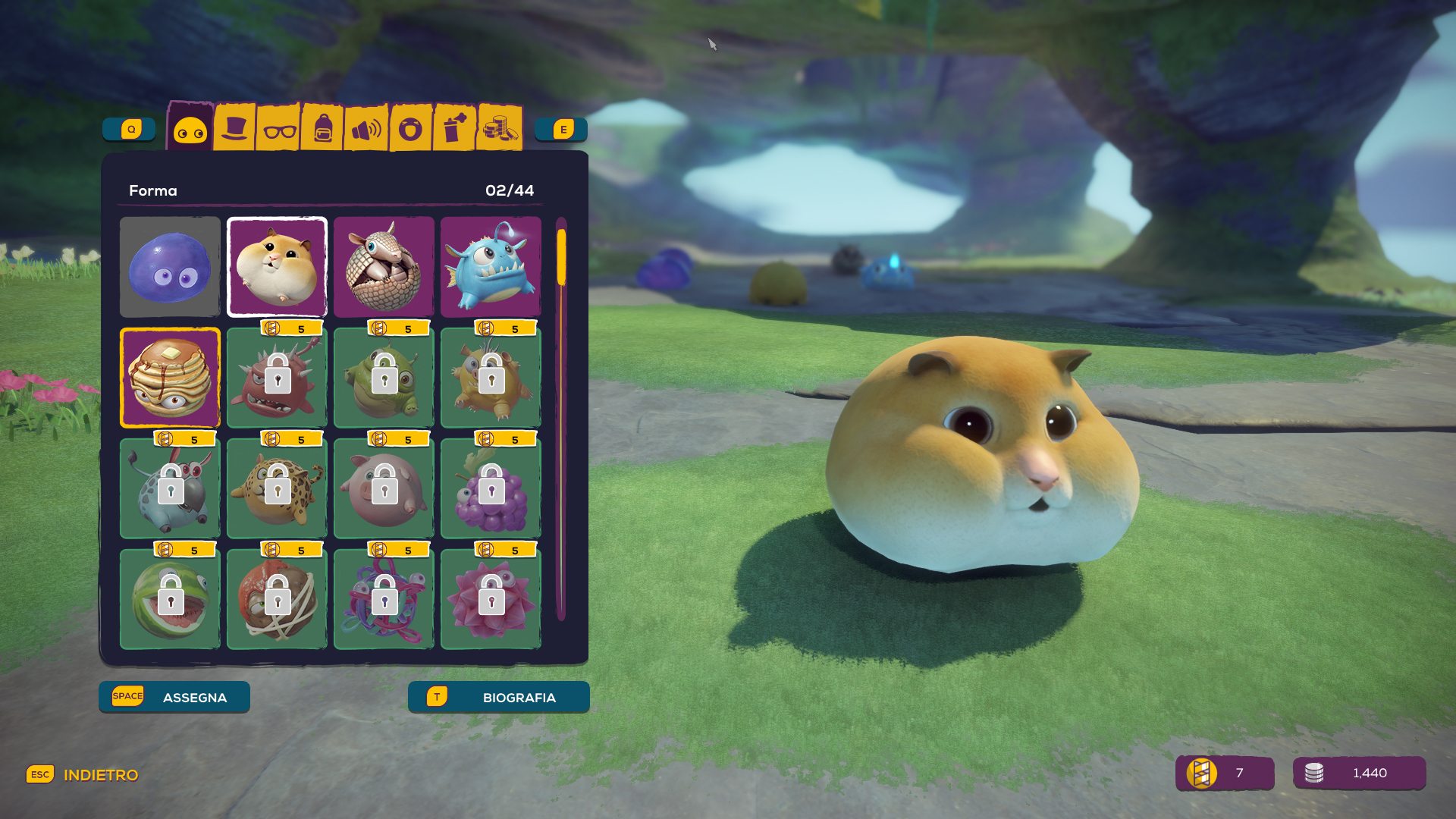The image size is (1456, 819).
Task: Click the form list scrollbar
Action: click(x=562, y=419)
